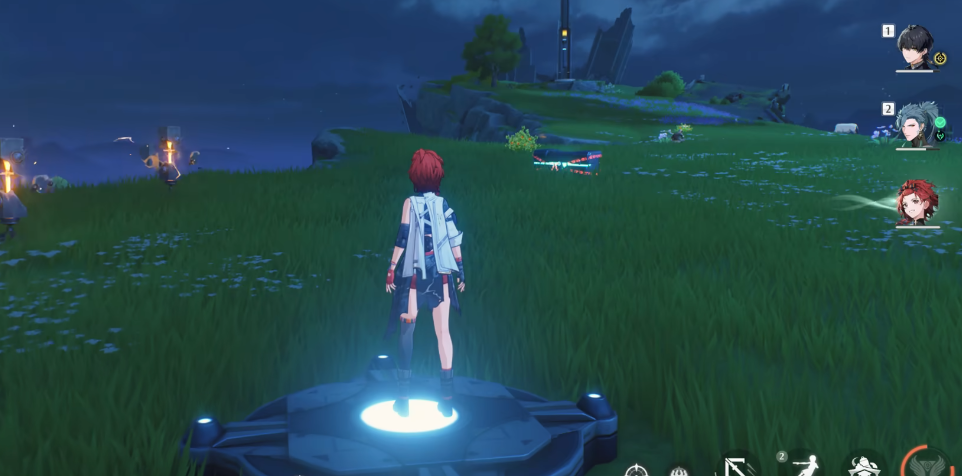
Task: Use the beast echo skill icon
Action: [x=865, y=467]
